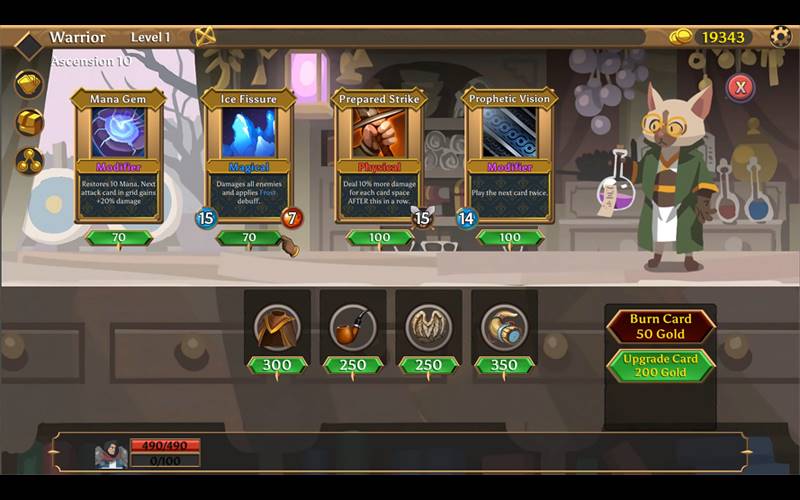The image size is (800, 500).
Task: Buy the smoking pipe relic
Action: 352,329
